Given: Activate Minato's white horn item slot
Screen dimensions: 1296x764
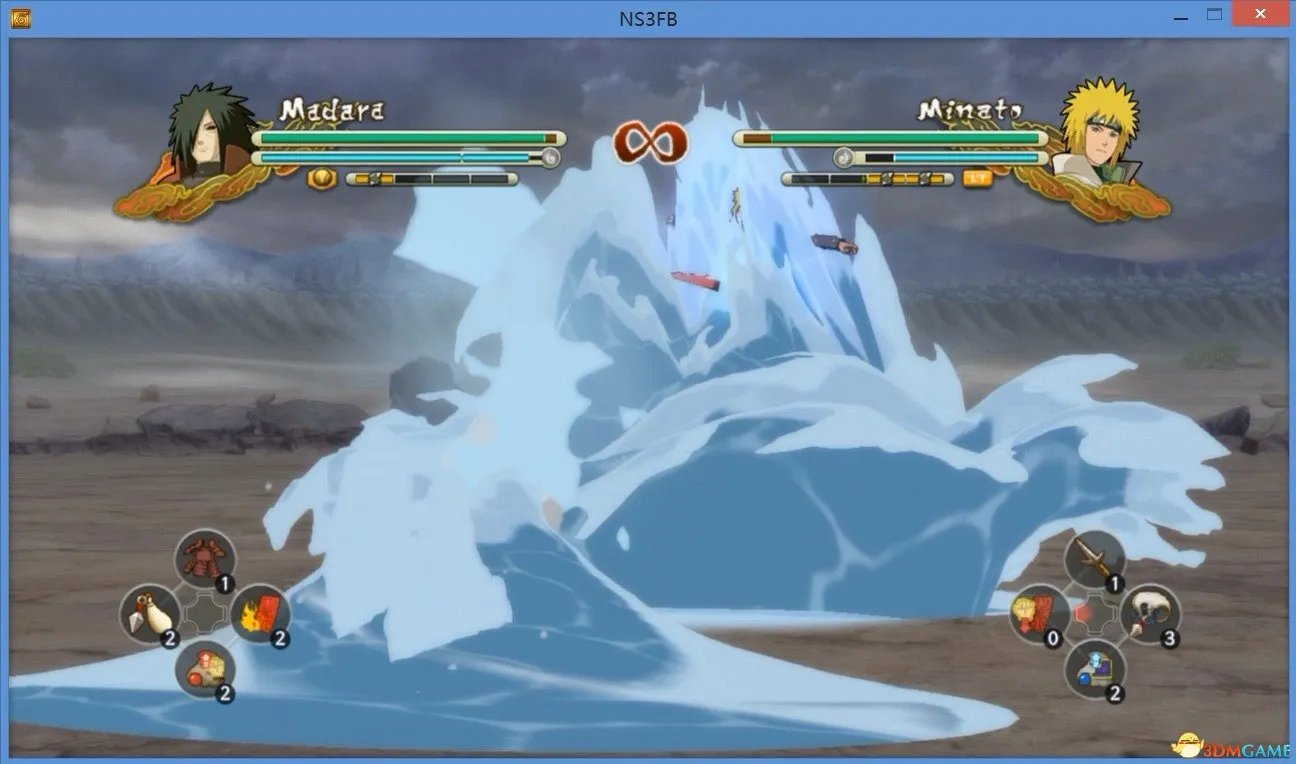Looking at the screenshot, I should pos(1149,613).
